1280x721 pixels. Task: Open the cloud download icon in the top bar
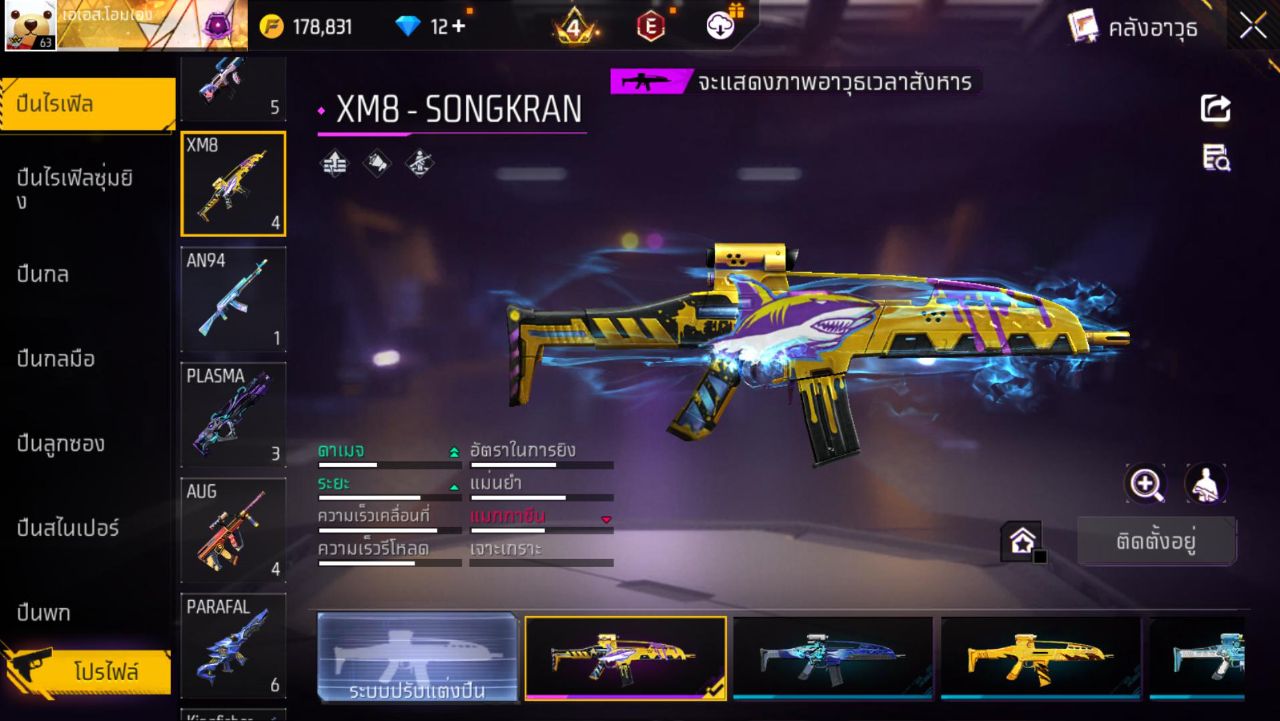(720, 25)
